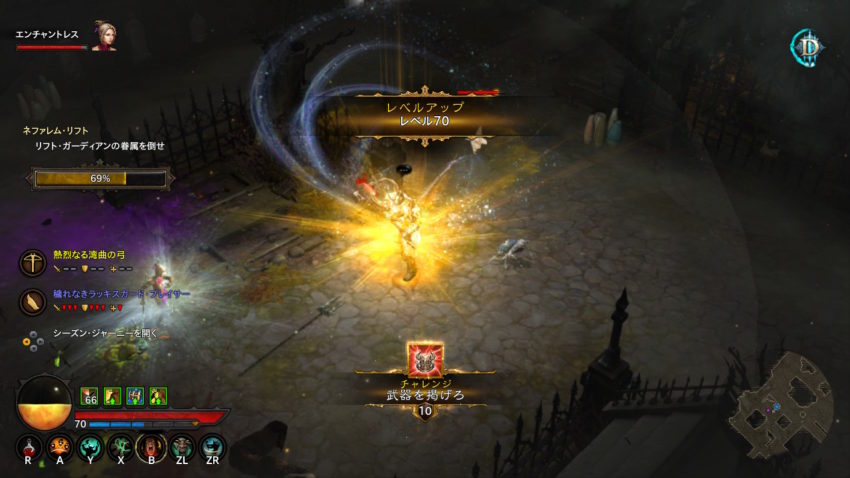
Task: Open the red challenge banner icon
Action: pos(425,358)
